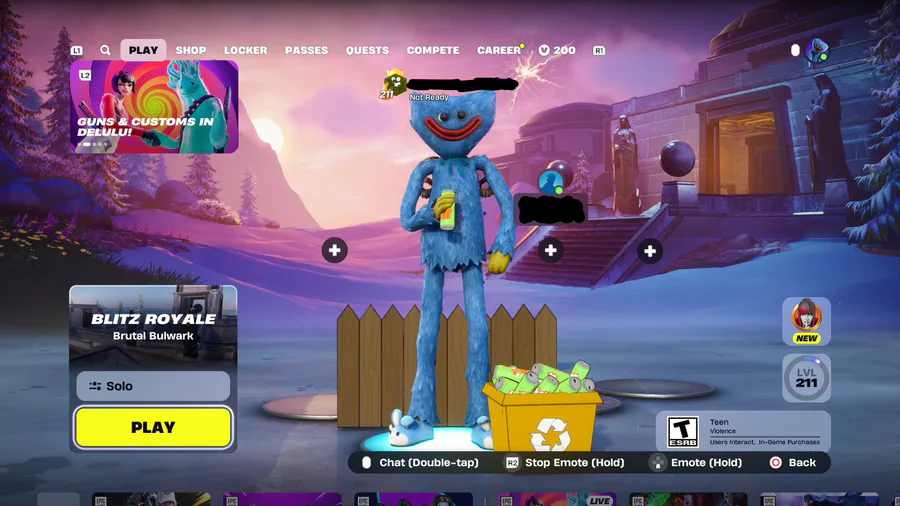Switch to the Shop tab
Image resolution: width=900 pixels, height=506 pixels.
tap(191, 50)
